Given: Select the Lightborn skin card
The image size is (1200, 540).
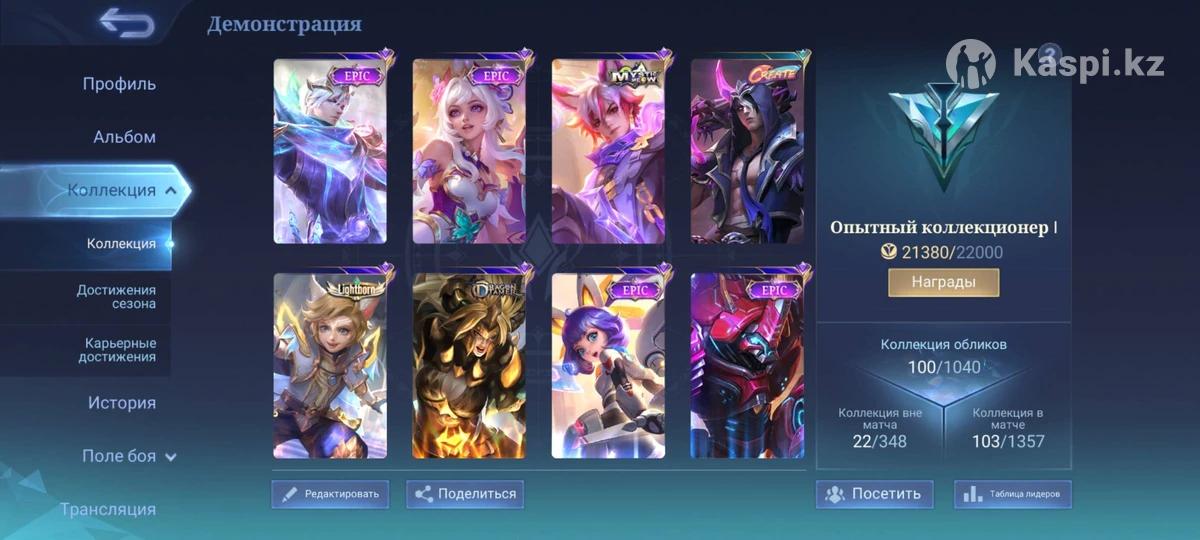Looking at the screenshot, I should (330, 366).
